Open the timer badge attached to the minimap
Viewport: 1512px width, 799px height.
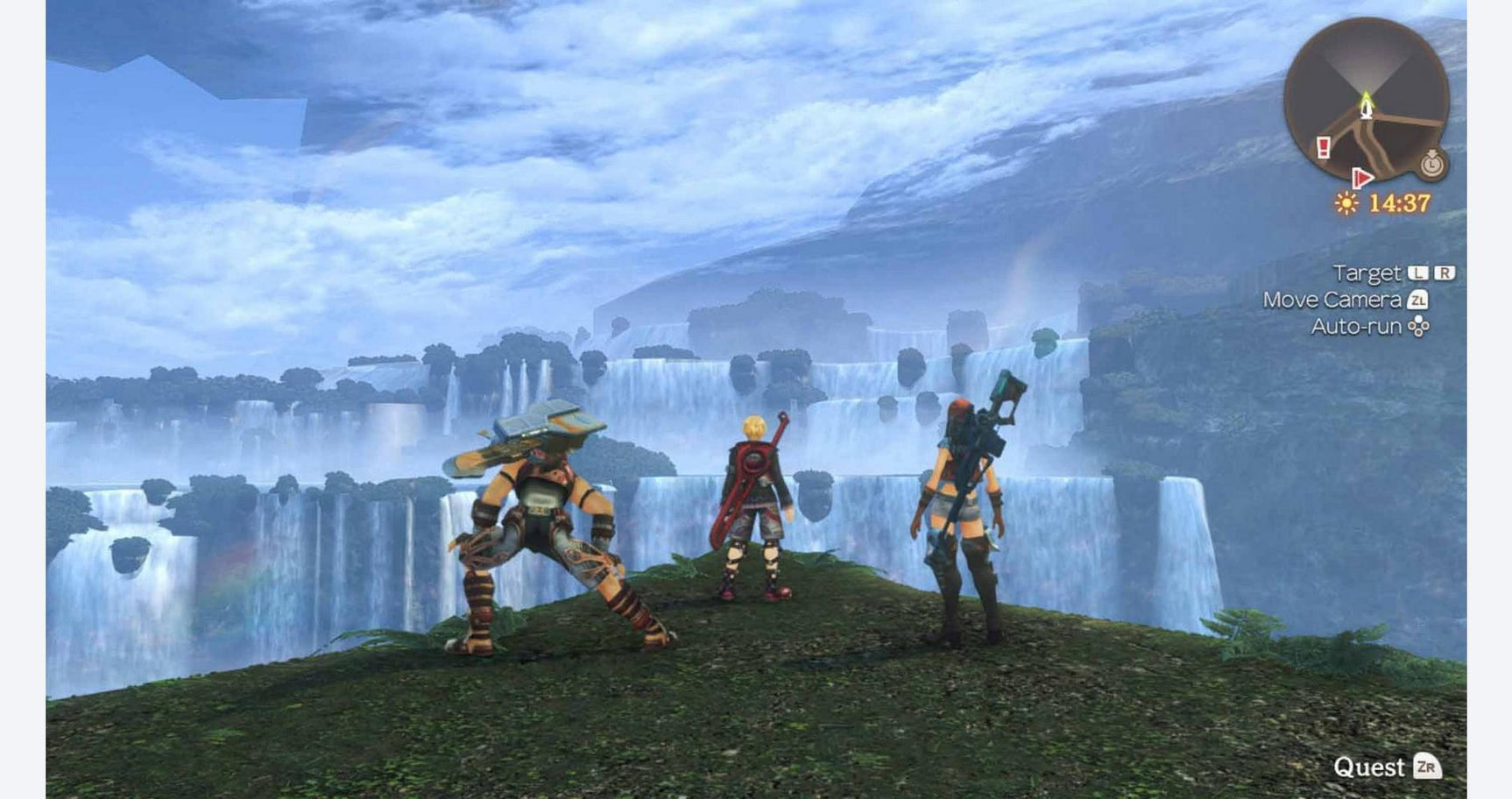coord(1431,166)
